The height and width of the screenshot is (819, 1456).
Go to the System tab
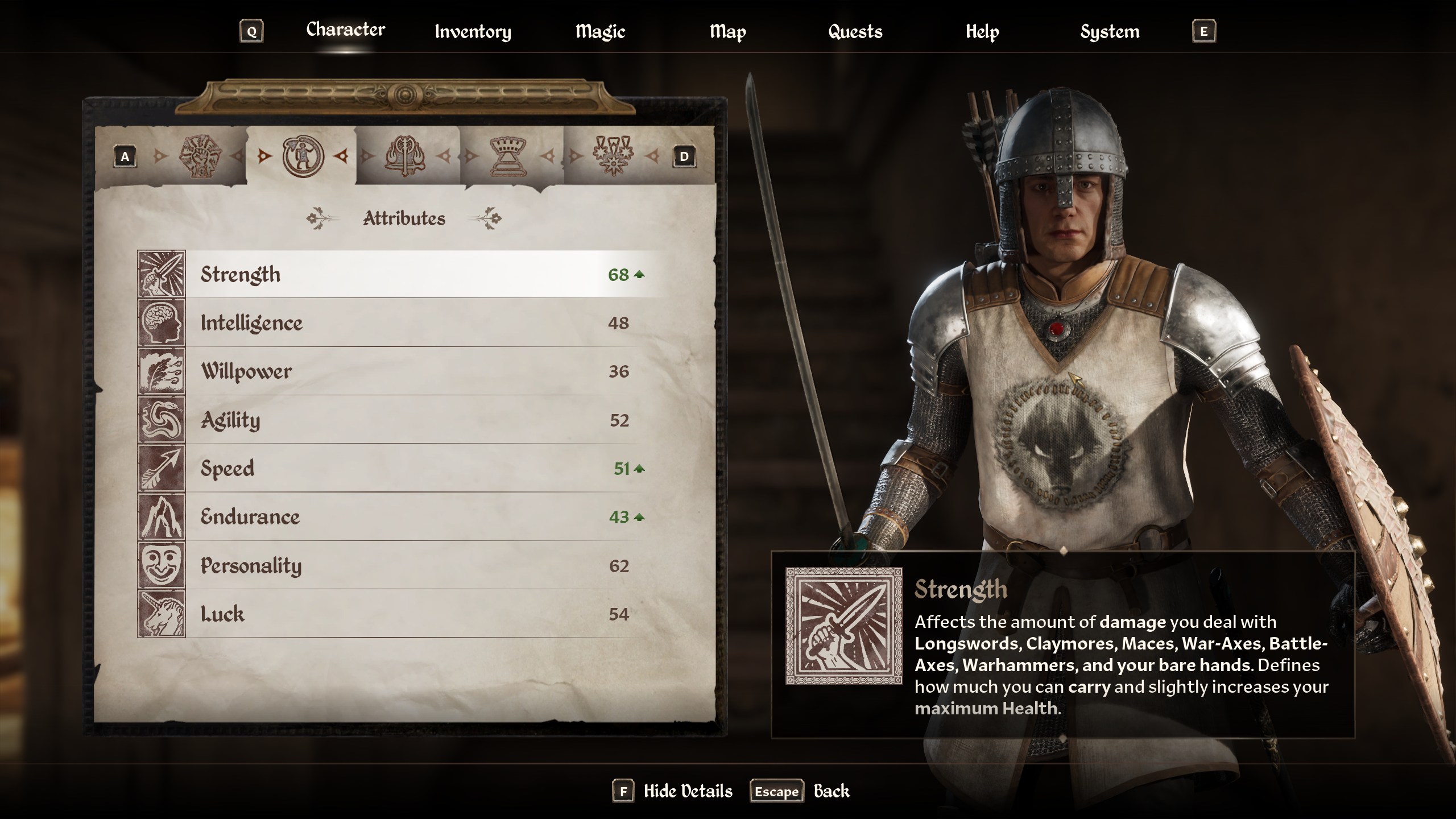pyautogui.click(x=1110, y=32)
